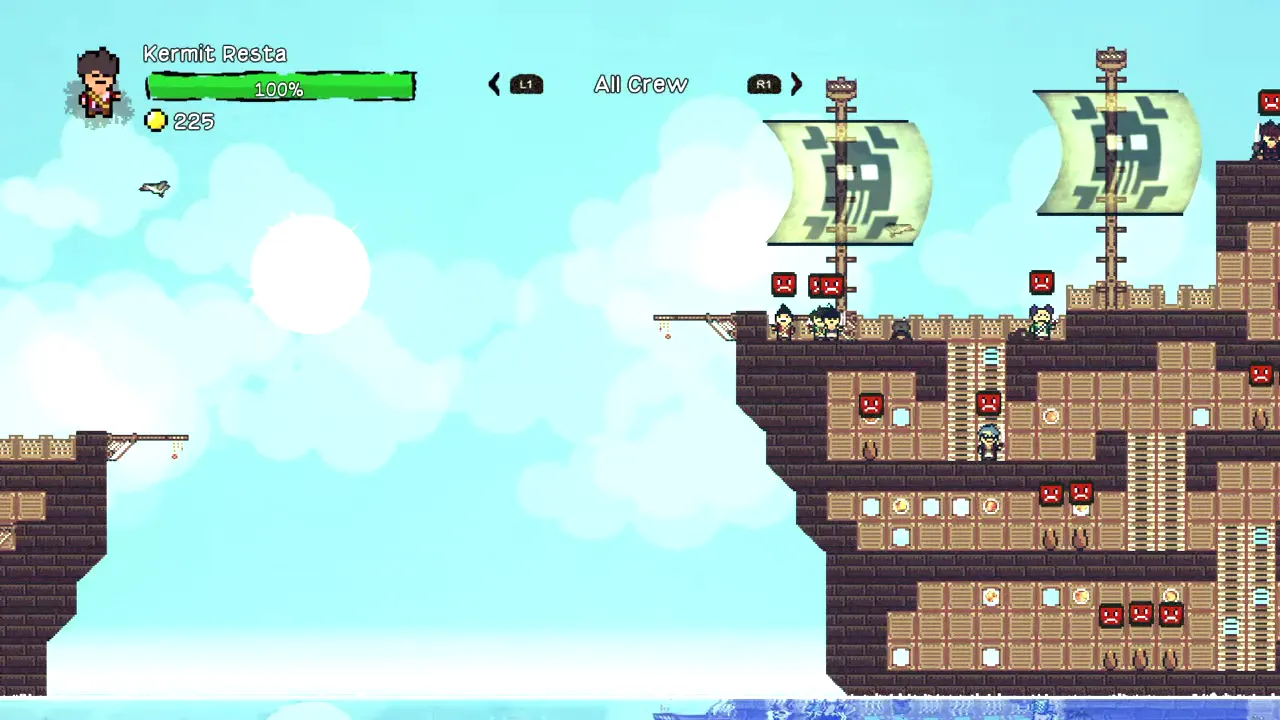Viewport: 1280px width, 720px height.
Task: Choose the All Crew selector label
Action: [x=641, y=85]
